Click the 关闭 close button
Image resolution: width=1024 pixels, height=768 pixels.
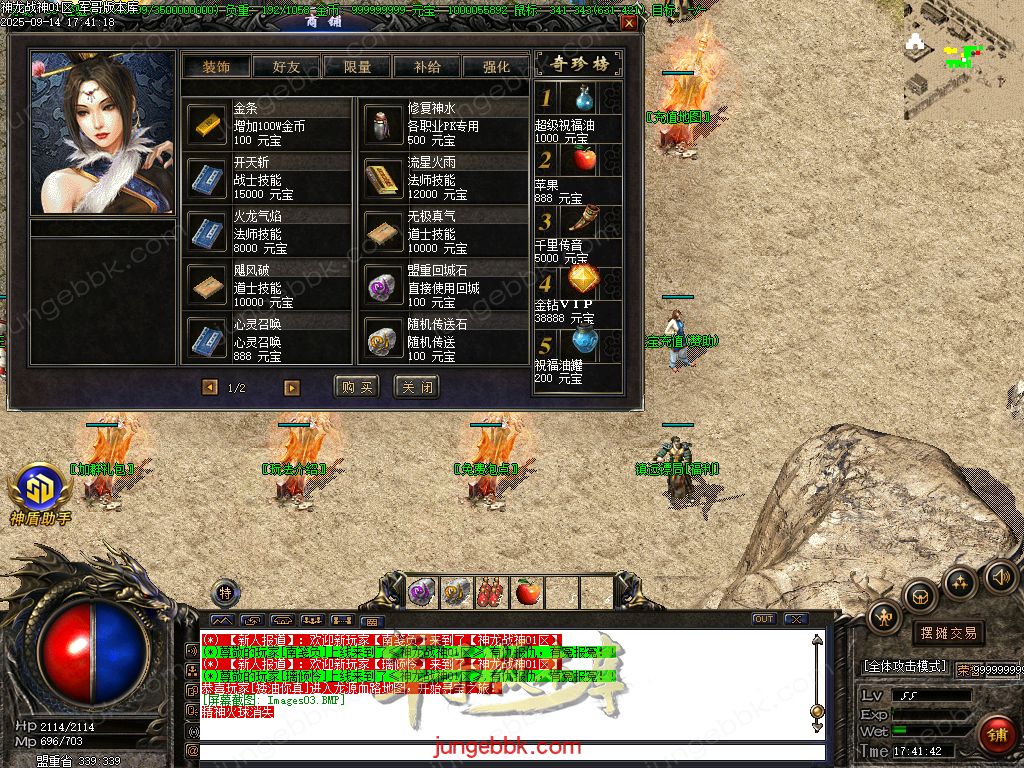pyautogui.click(x=417, y=387)
